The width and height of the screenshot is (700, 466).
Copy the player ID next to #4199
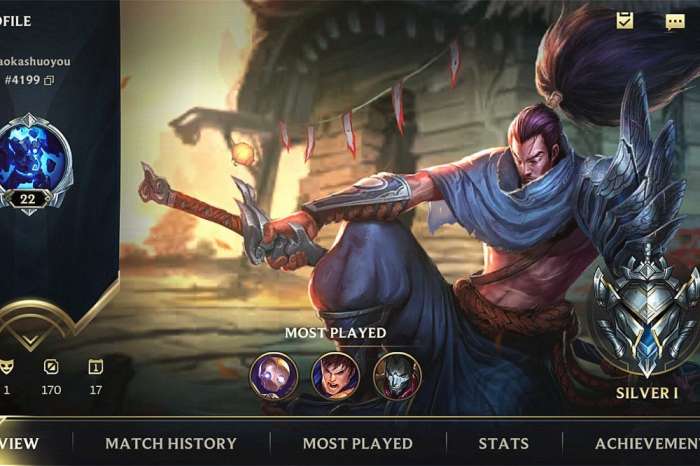point(49,80)
